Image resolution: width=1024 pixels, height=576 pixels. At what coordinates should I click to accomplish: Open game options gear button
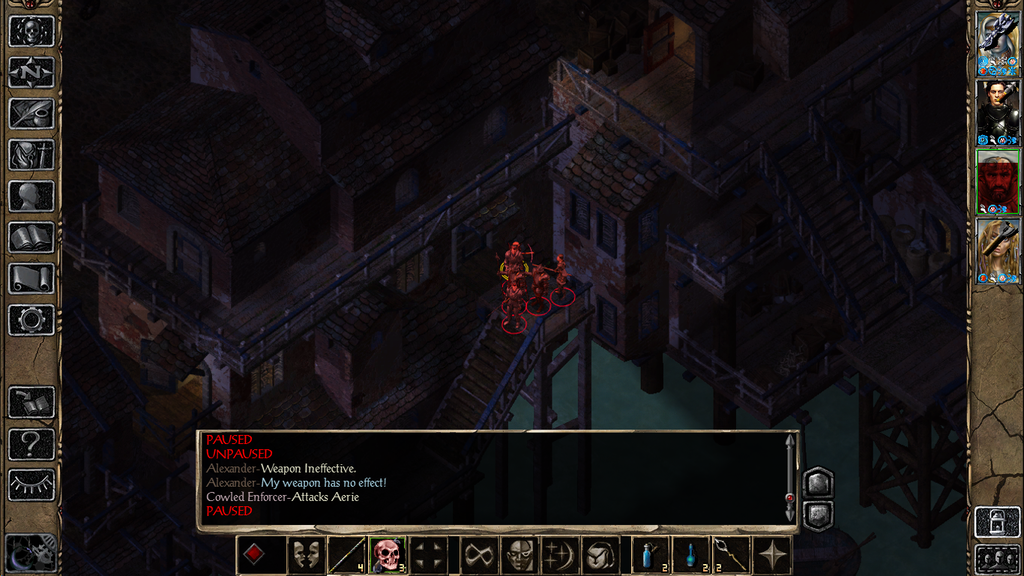[x=31, y=320]
